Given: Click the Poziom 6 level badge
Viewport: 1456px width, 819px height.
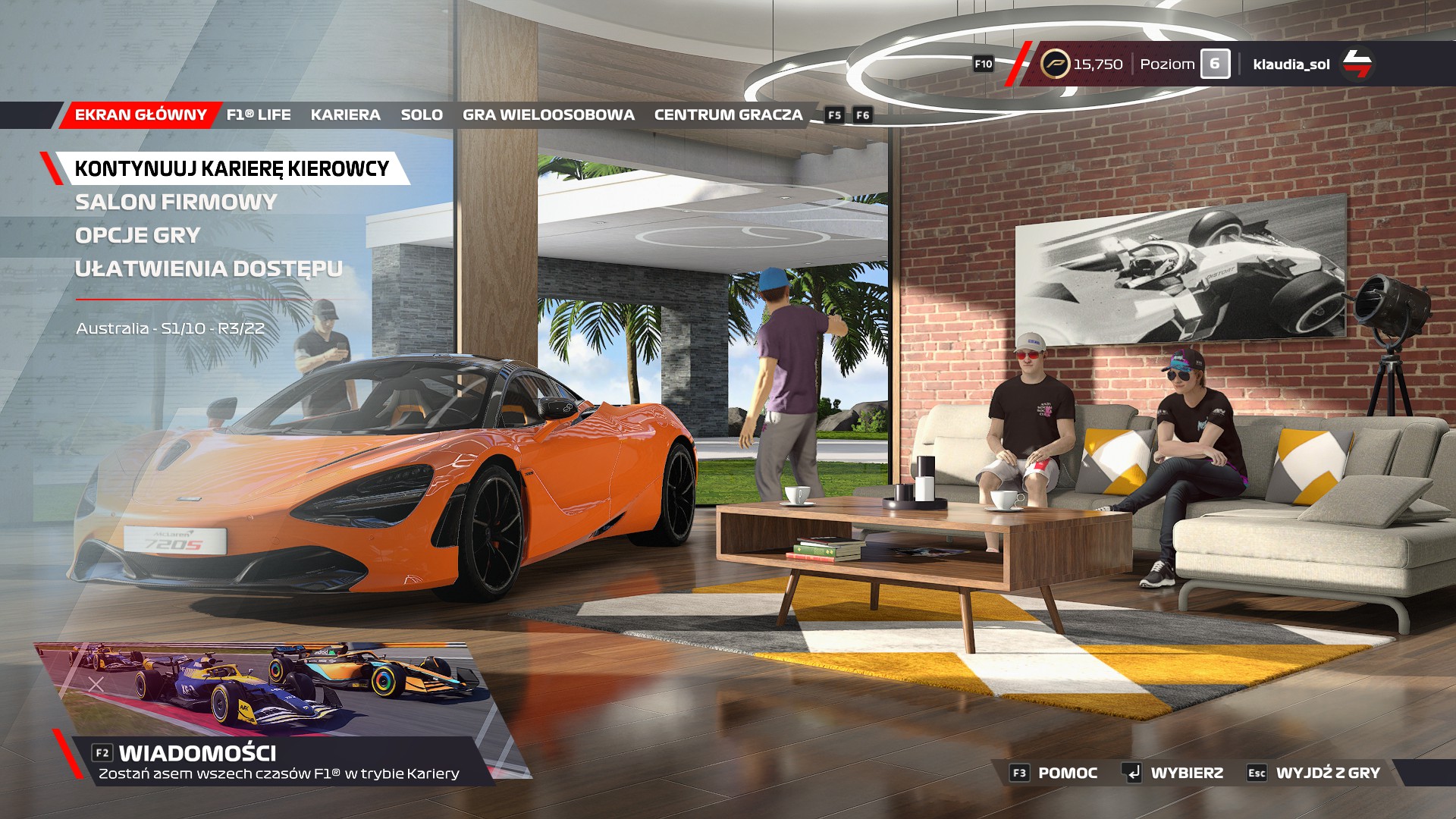Looking at the screenshot, I should pos(1214,64).
